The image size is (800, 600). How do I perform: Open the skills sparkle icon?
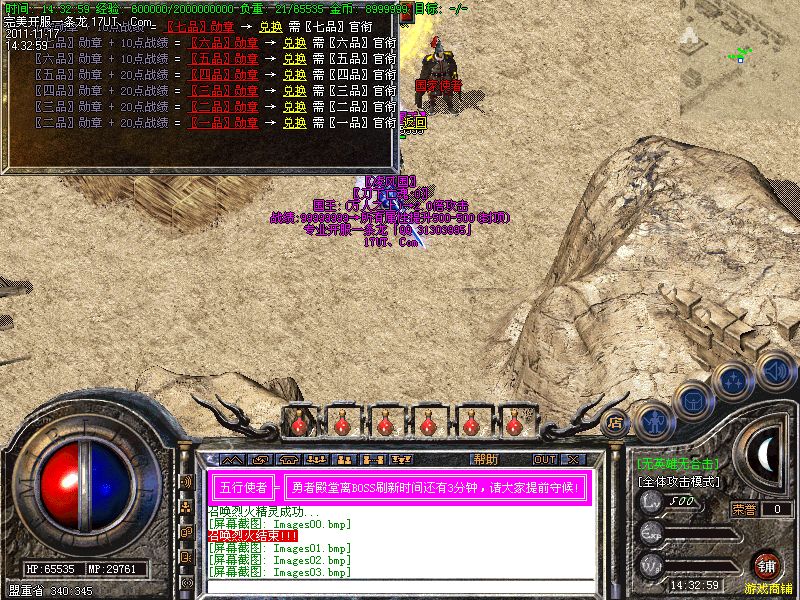pyautogui.click(x=735, y=380)
